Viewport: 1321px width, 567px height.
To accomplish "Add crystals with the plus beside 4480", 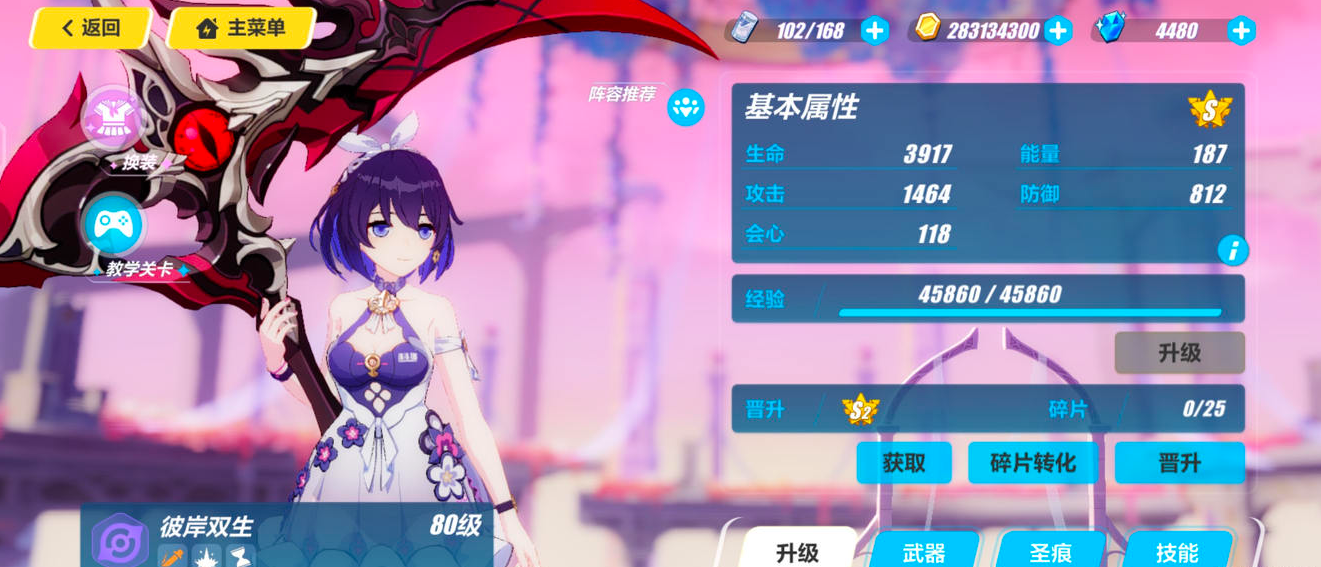I will 1241,31.
